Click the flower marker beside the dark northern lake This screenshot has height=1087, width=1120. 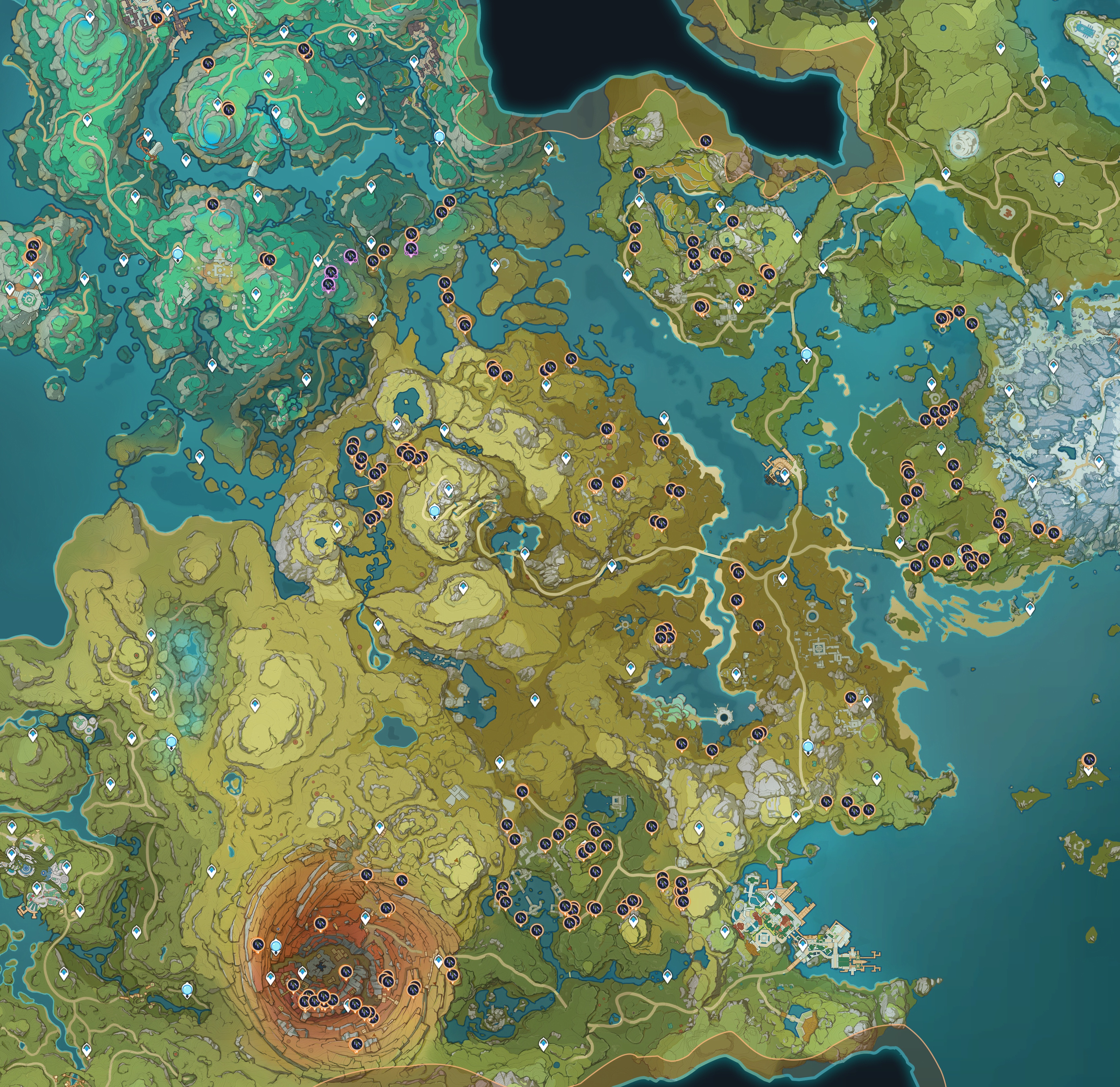point(706,140)
